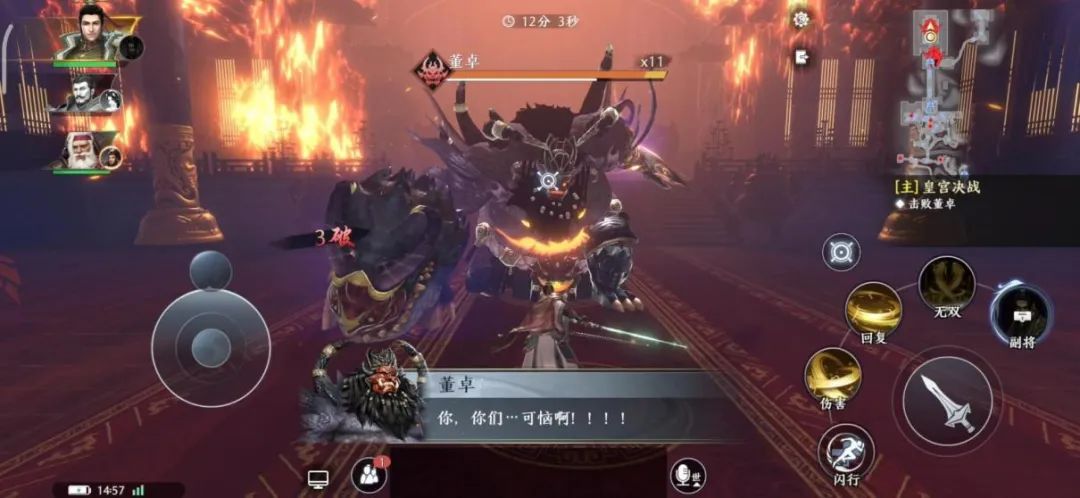Tap the exit stage door icon
This screenshot has width=1080, height=498.
click(x=801, y=57)
